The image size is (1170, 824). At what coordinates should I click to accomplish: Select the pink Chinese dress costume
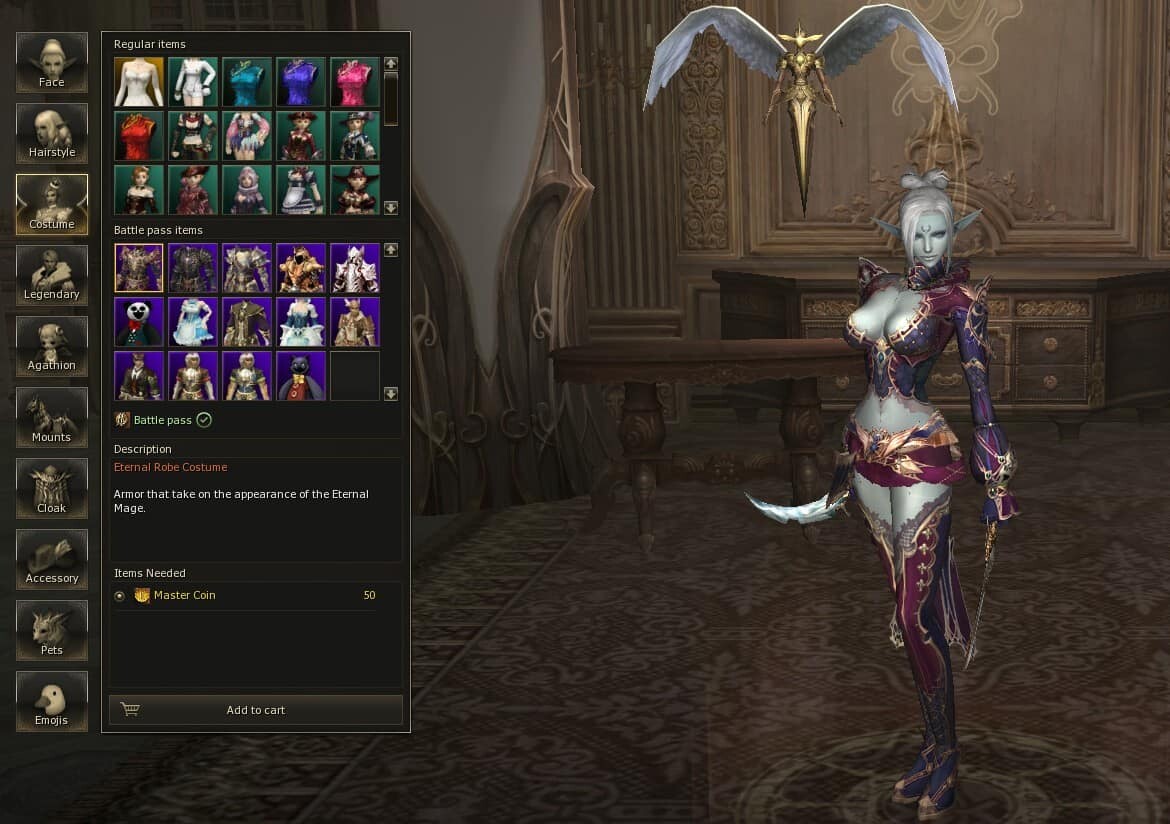coord(355,82)
